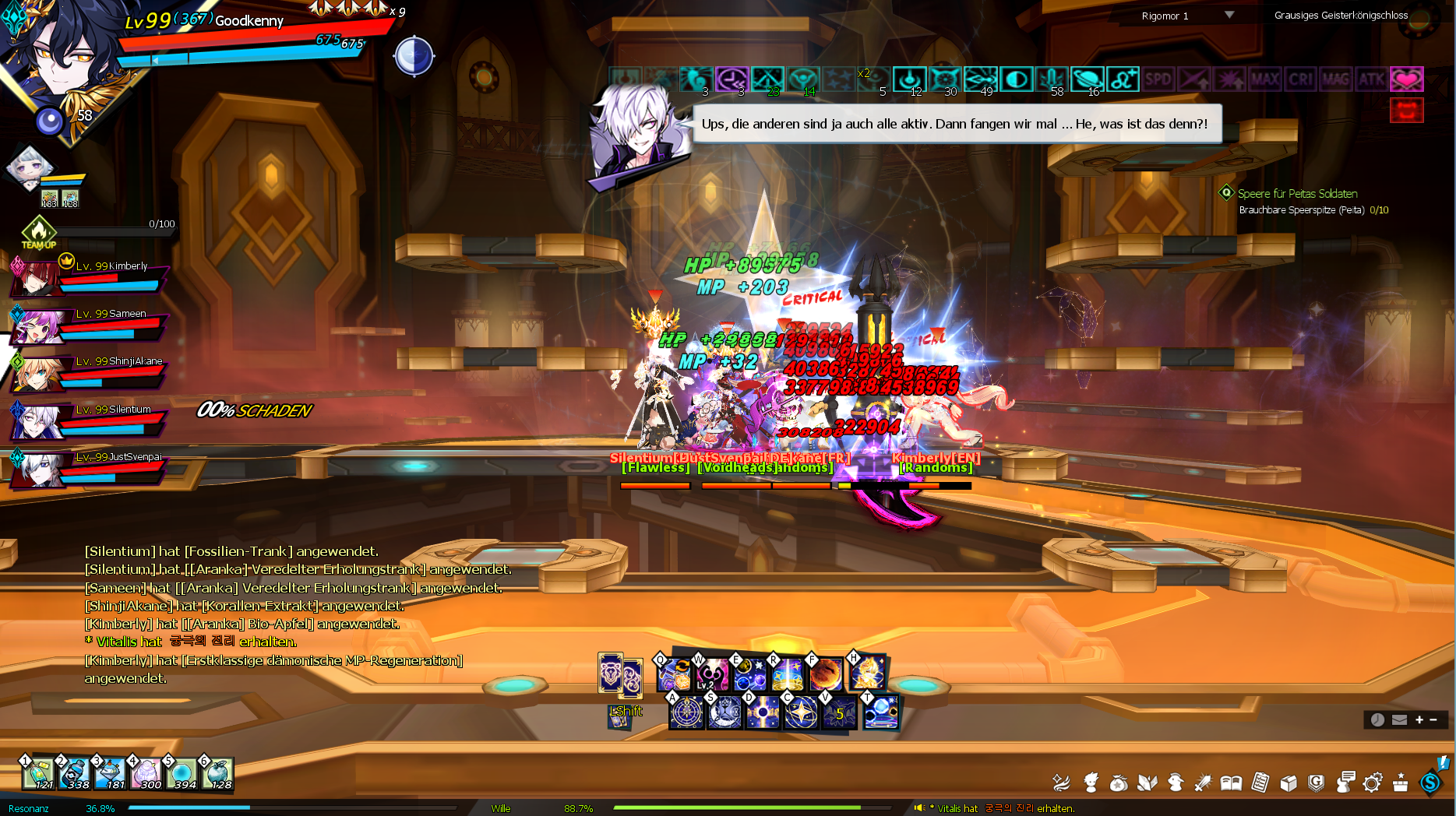Viewport: 1456px width, 816px height.
Task: Use the blue orb item with 394 count
Action: pyautogui.click(x=182, y=773)
